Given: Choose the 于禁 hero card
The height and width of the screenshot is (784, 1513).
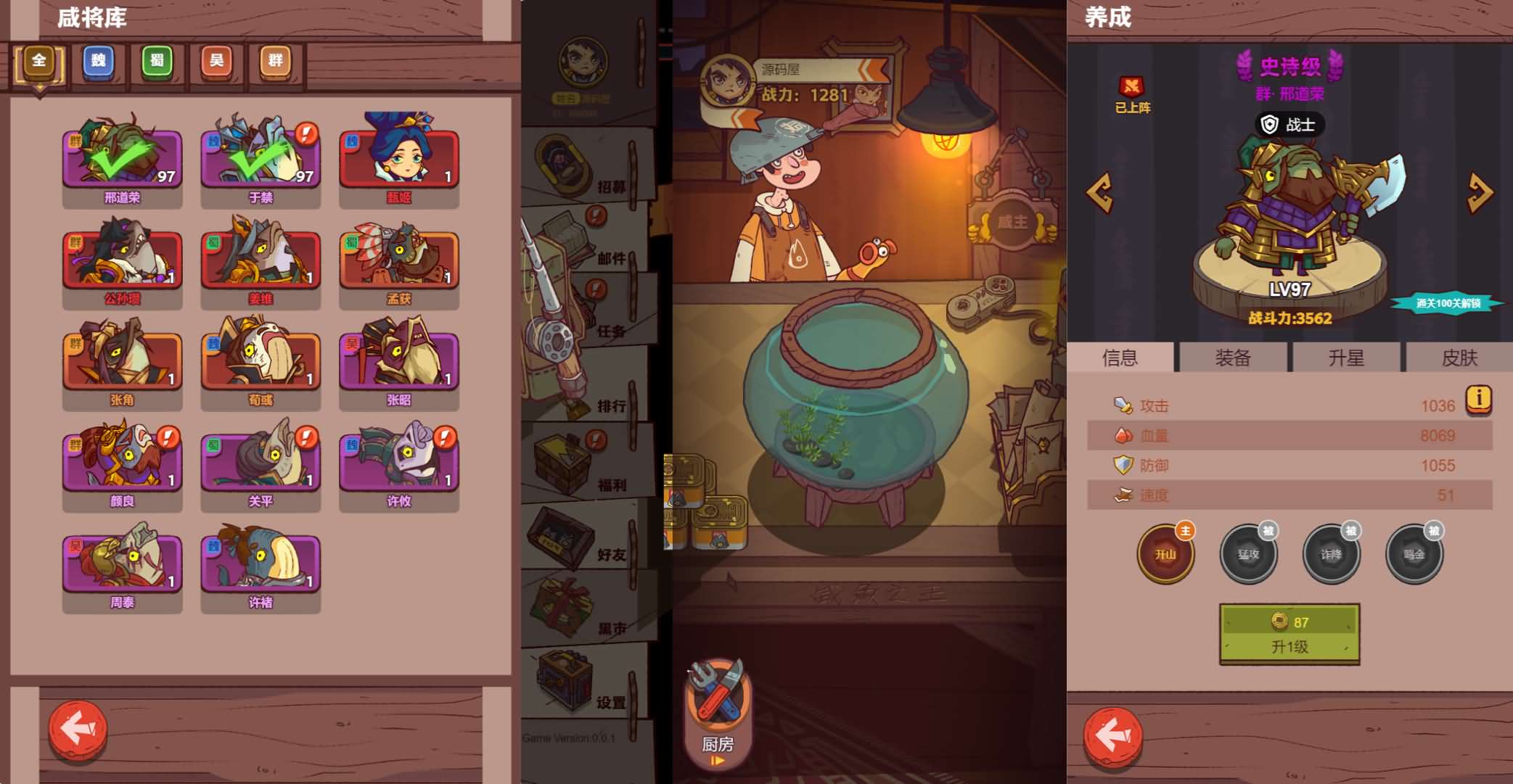Looking at the screenshot, I should coord(261,160).
